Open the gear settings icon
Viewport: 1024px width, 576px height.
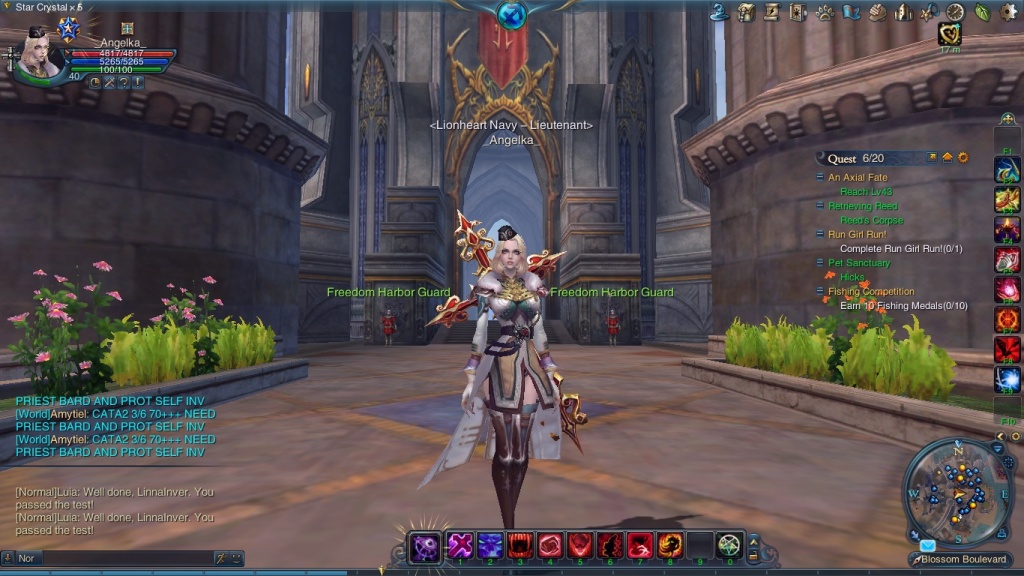pyautogui.click(x=1008, y=12)
